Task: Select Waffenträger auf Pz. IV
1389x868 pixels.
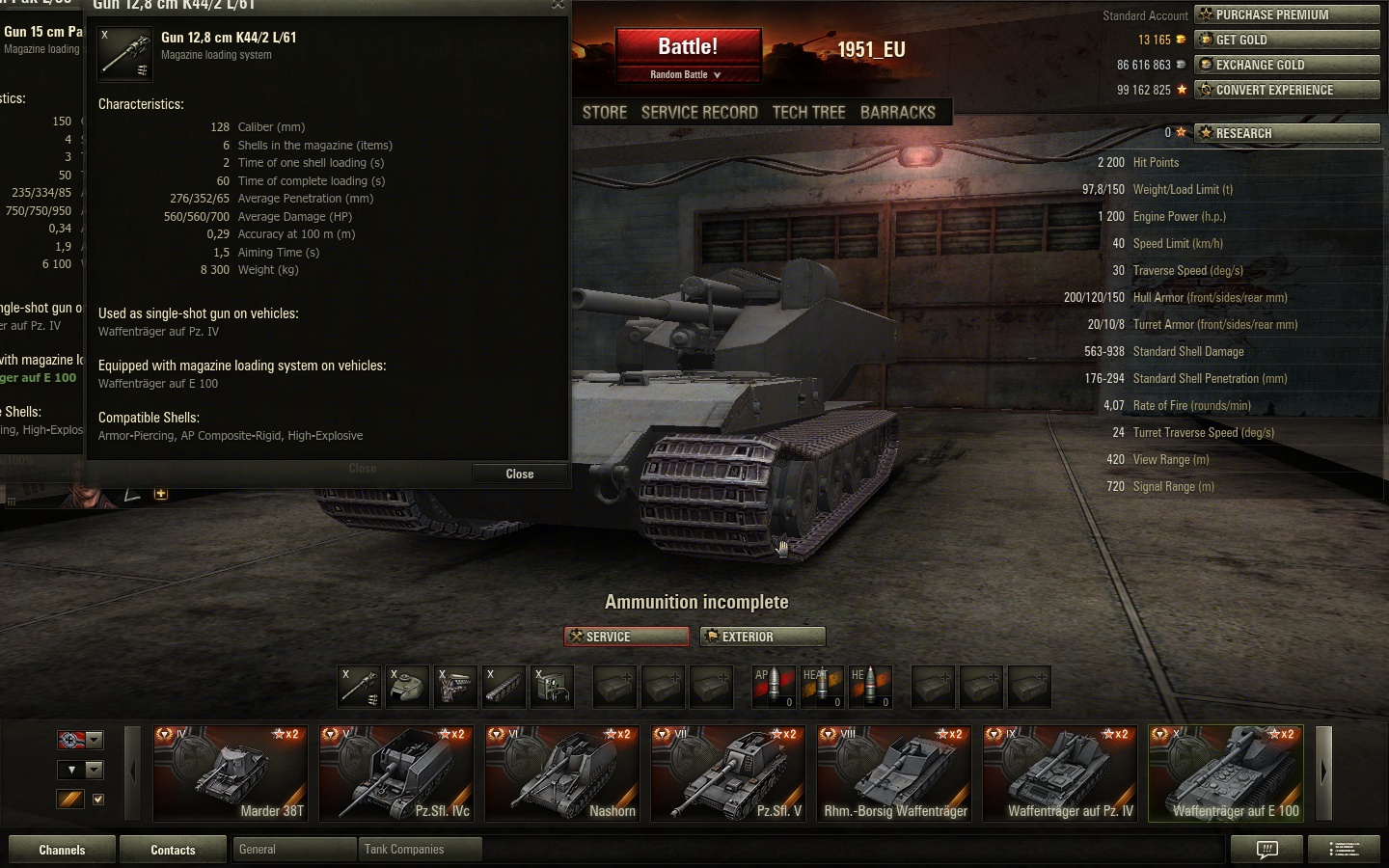Action: 1060,773
